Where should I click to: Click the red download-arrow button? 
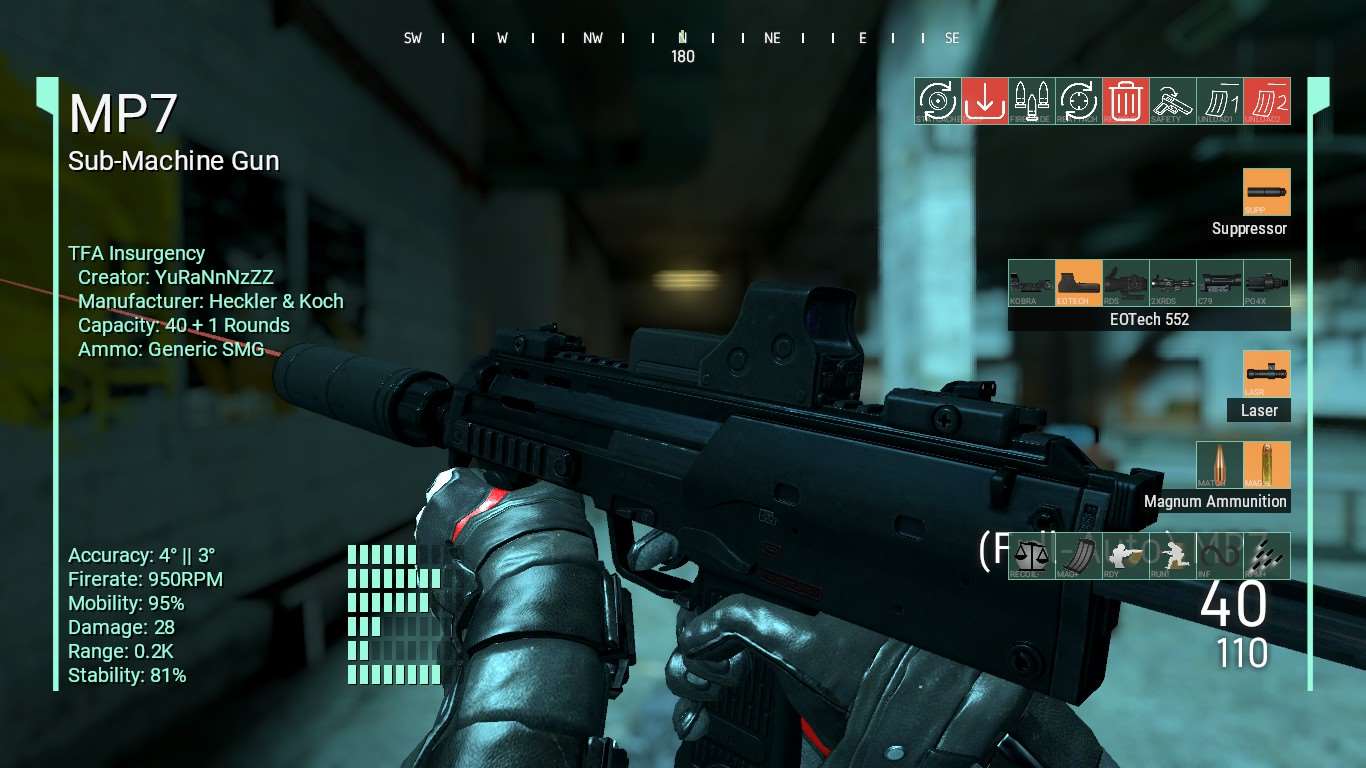(x=985, y=101)
